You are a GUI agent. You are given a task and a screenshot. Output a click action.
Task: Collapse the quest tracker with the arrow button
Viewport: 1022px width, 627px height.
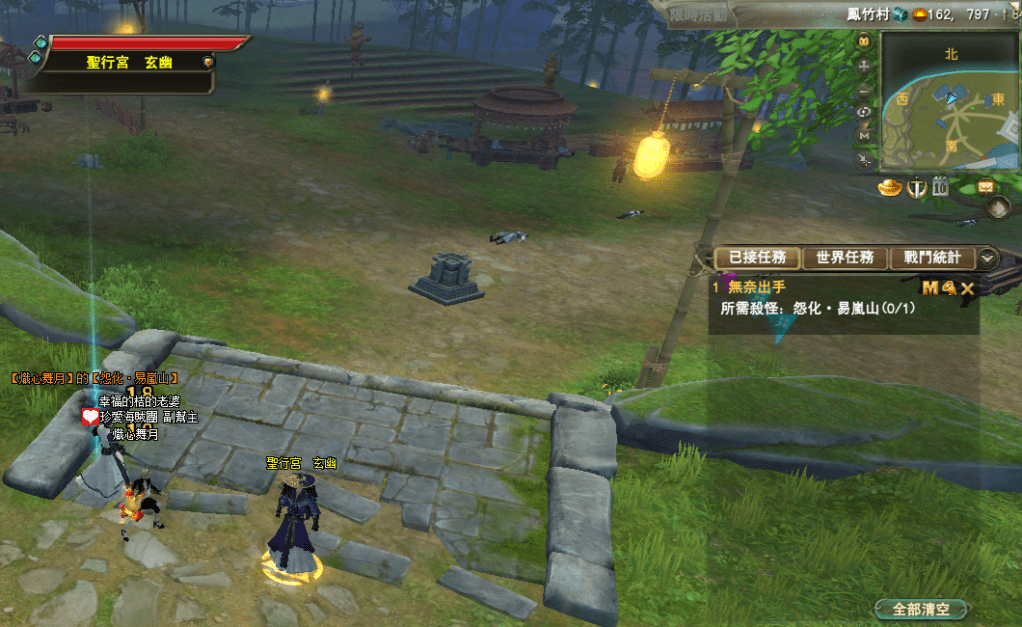coord(988,258)
